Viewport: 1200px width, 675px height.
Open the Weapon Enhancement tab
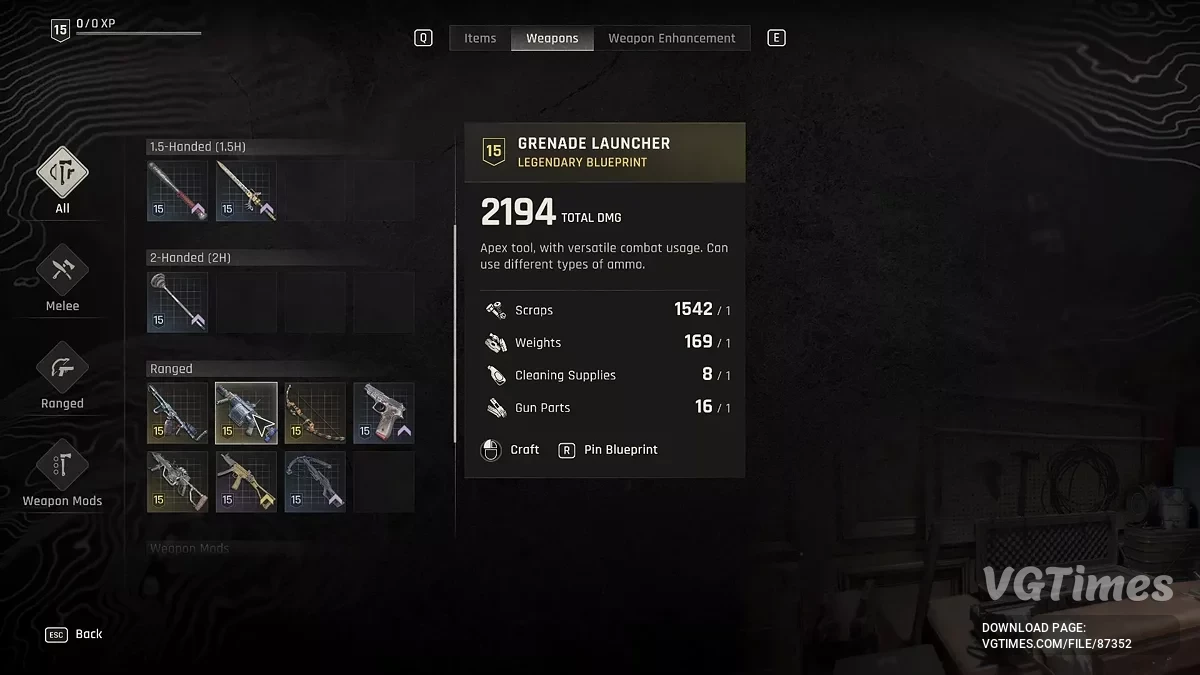(671, 38)
